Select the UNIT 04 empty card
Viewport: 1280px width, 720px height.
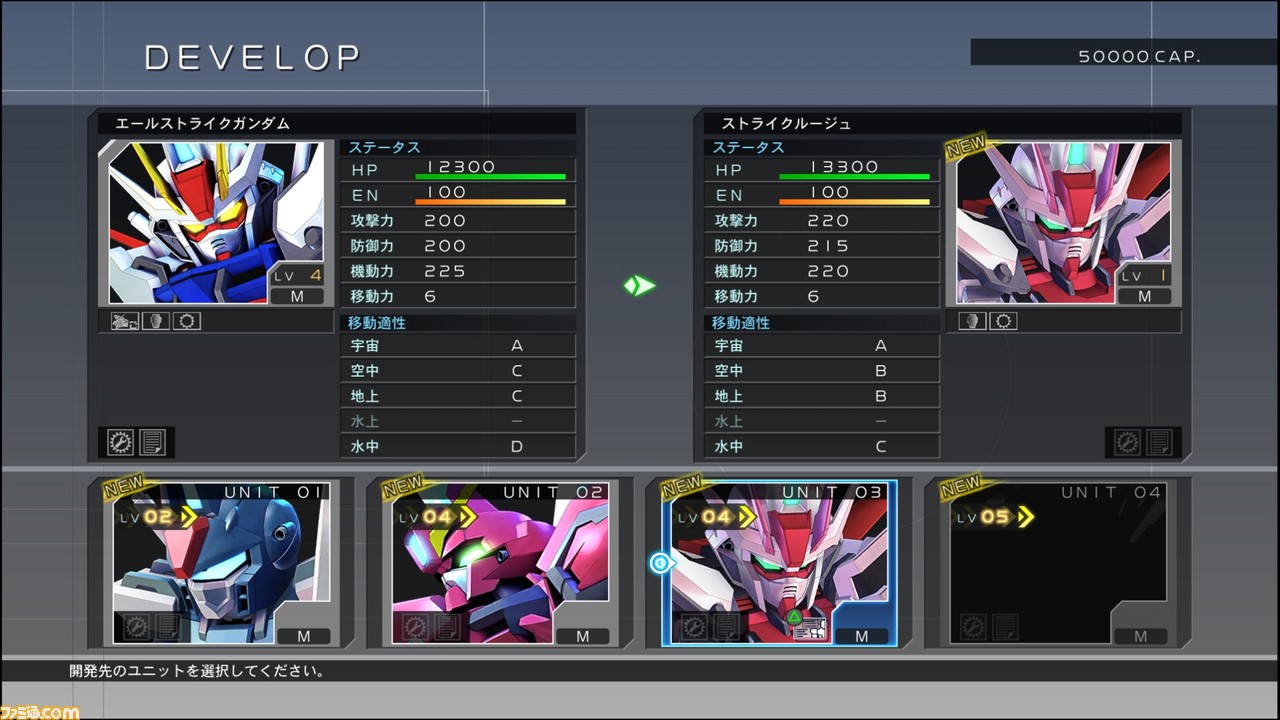(1055, 565)
